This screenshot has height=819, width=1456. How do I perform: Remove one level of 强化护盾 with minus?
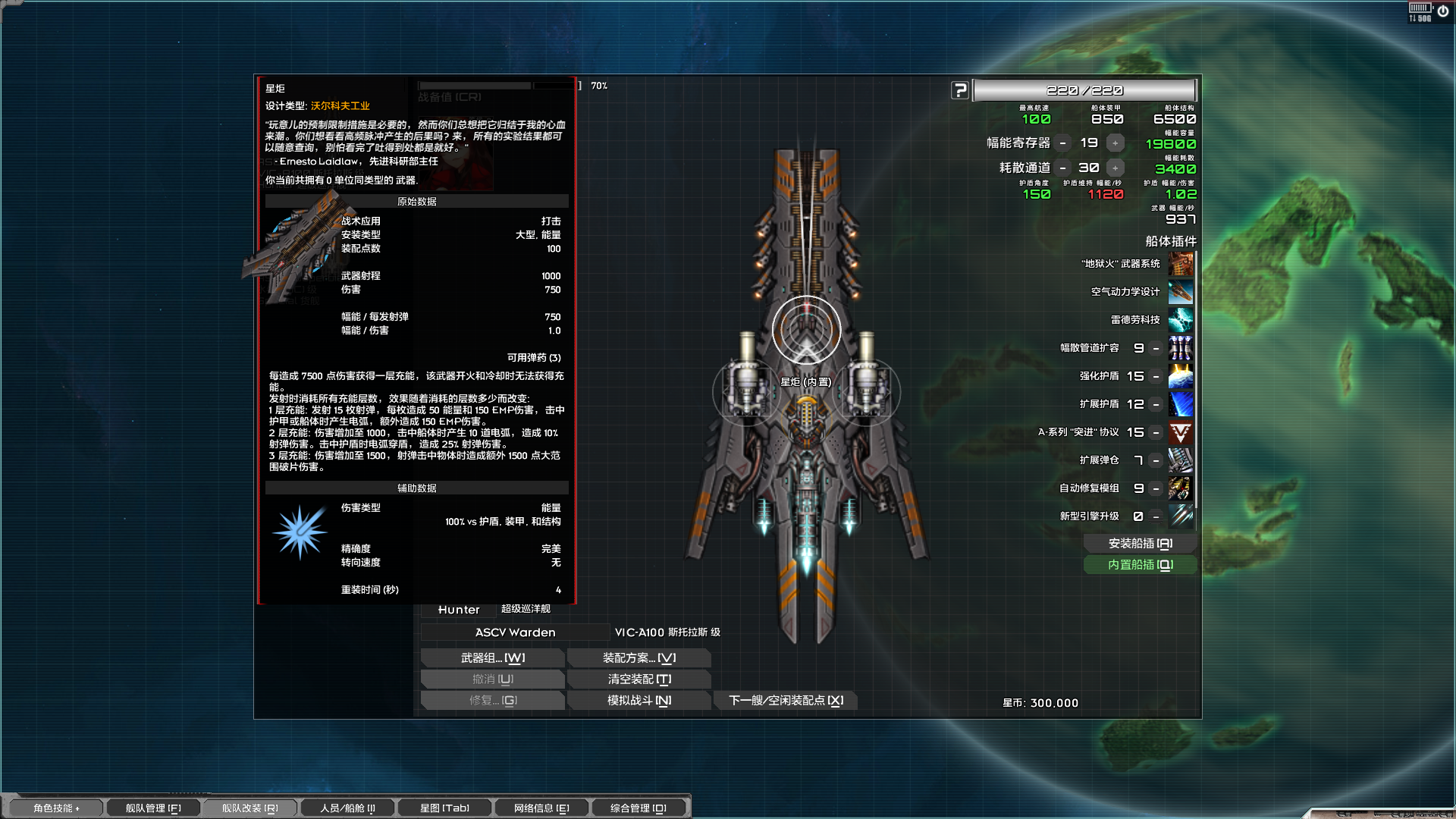[1155, 376]
